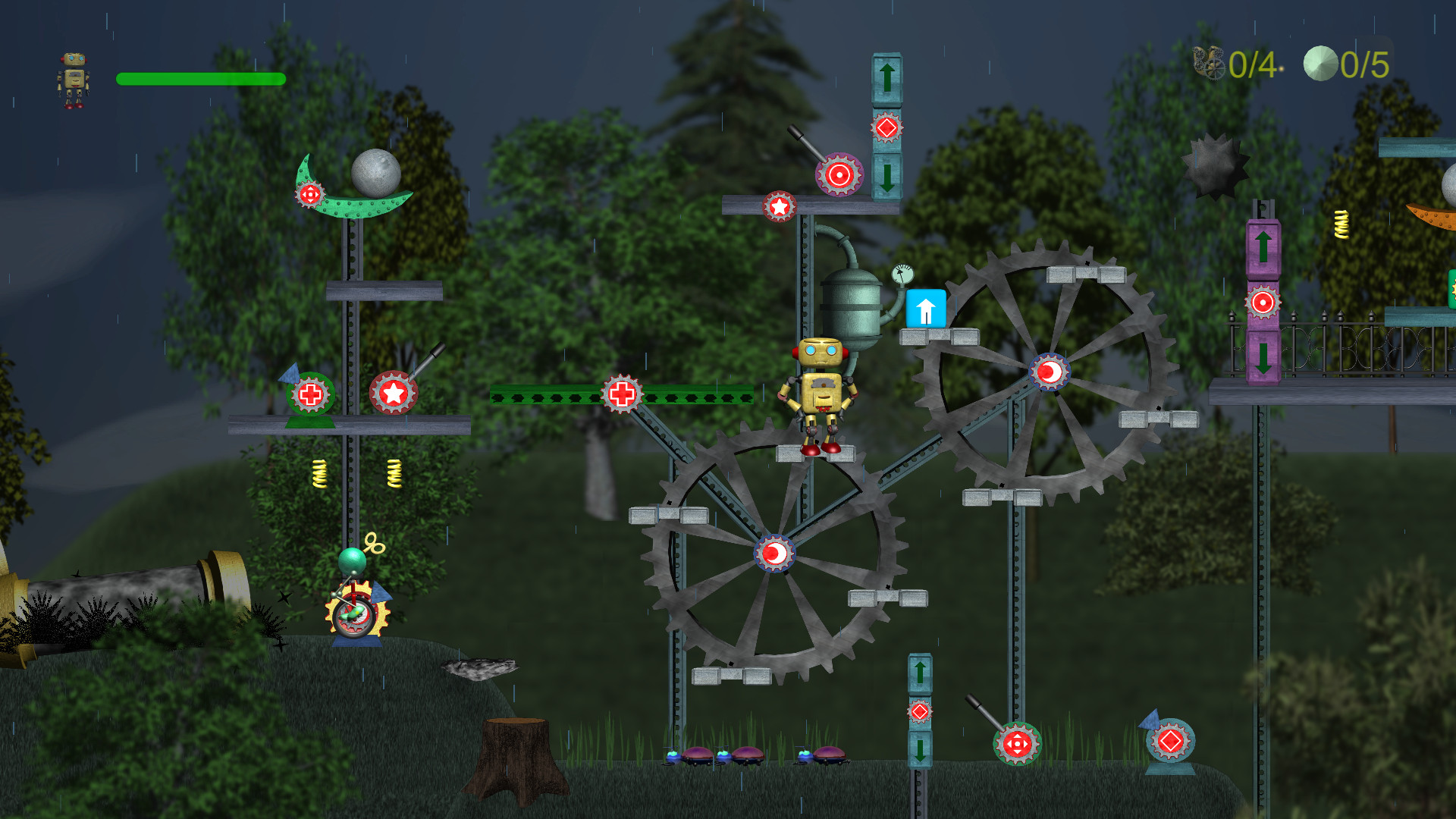Select the white star gear near the cannon

point(393,393)
